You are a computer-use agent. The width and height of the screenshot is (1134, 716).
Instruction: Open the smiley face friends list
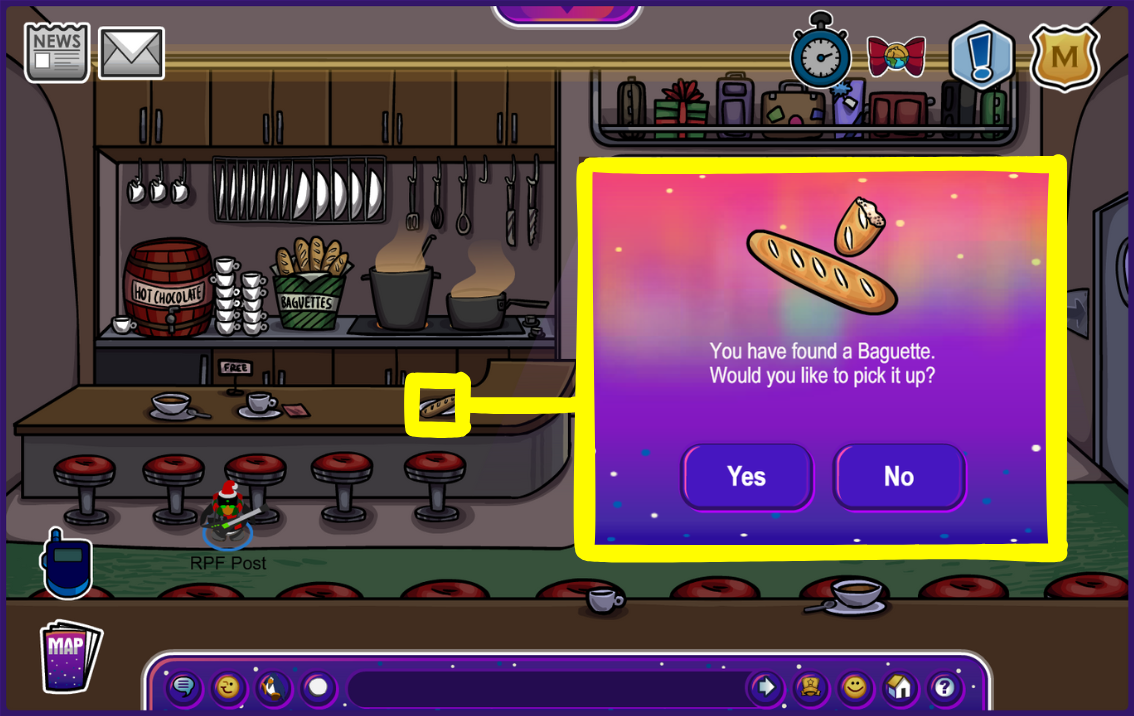854,687
